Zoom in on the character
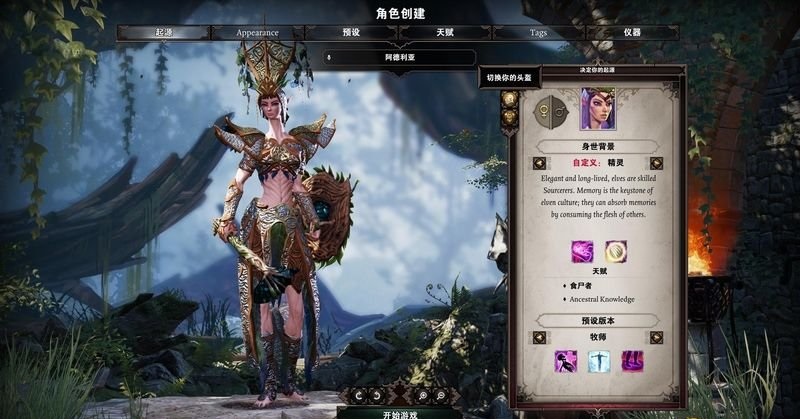Viewport: 800px width, 419px height. [x=422, y=396]
